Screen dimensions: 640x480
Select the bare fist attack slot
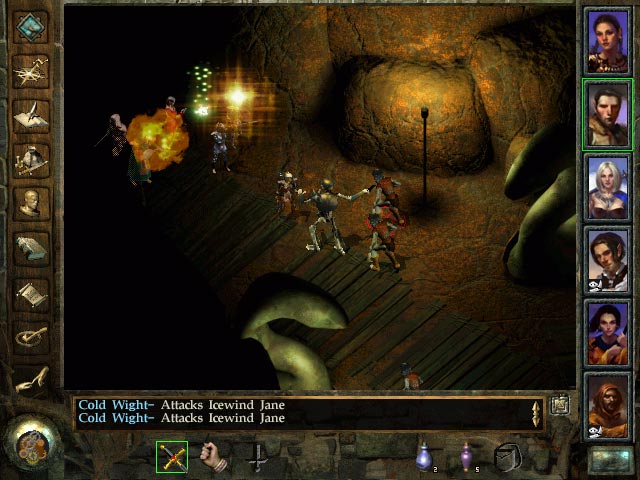point(213,456)
